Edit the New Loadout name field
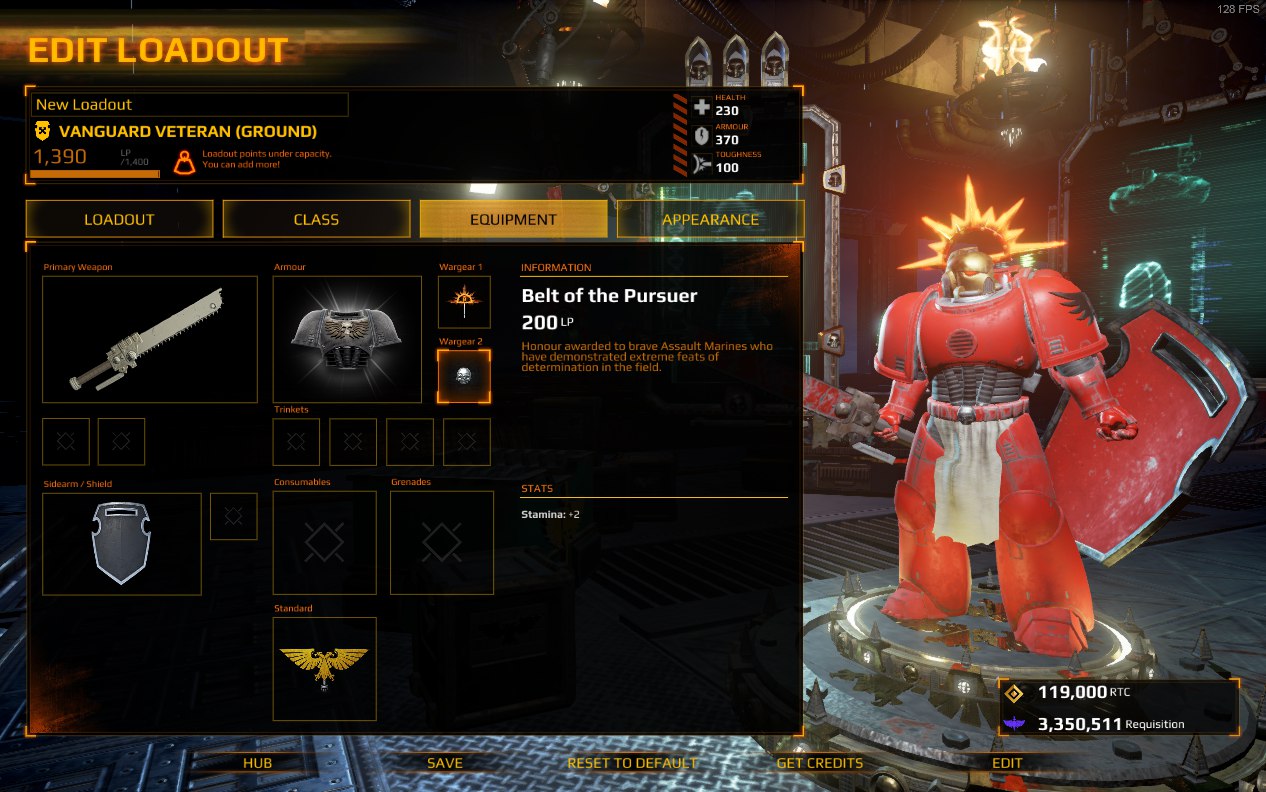Screen dimensions: 1266x792 (190, 104)
